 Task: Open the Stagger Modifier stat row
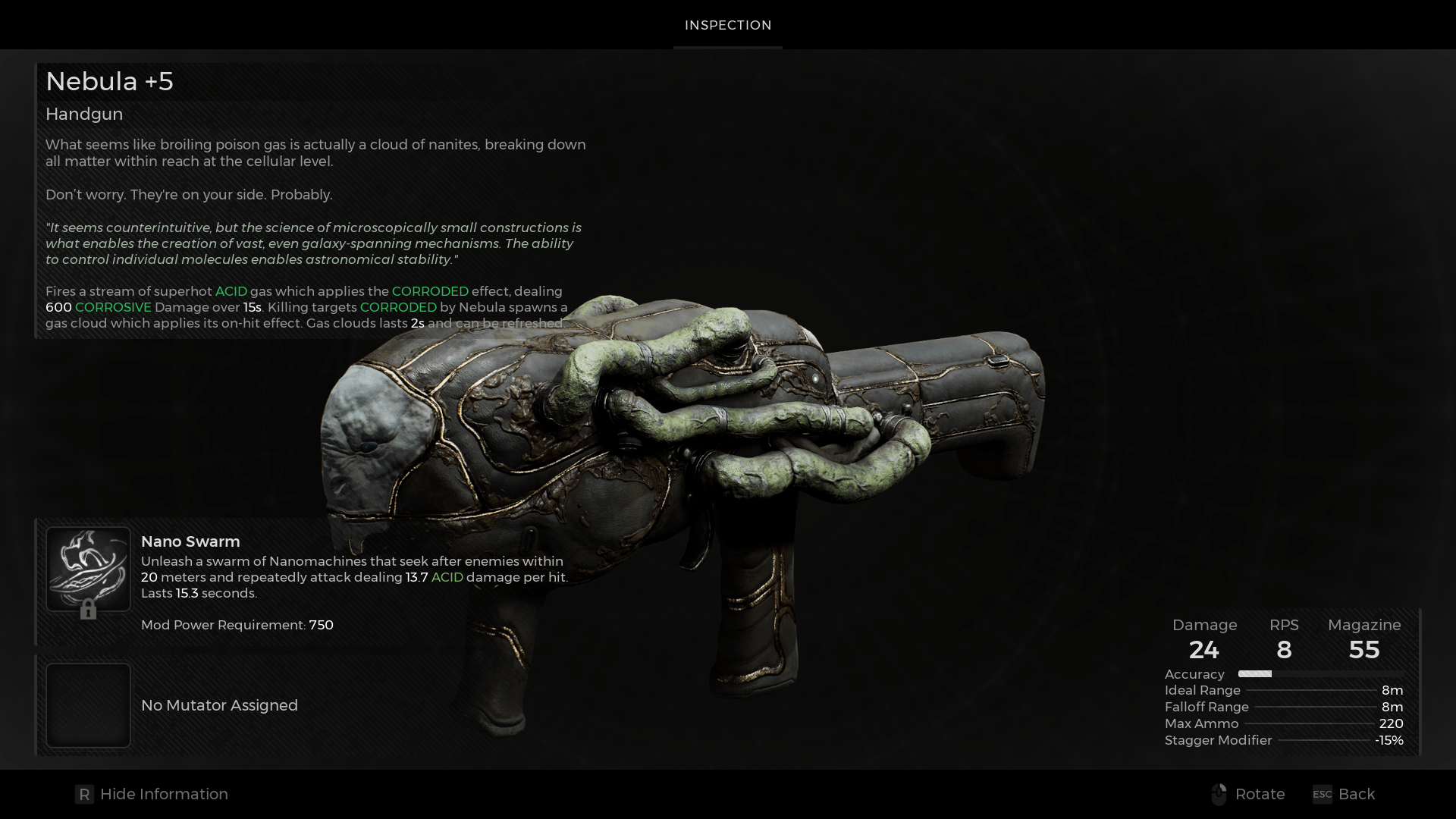(x=1217, y=740)
